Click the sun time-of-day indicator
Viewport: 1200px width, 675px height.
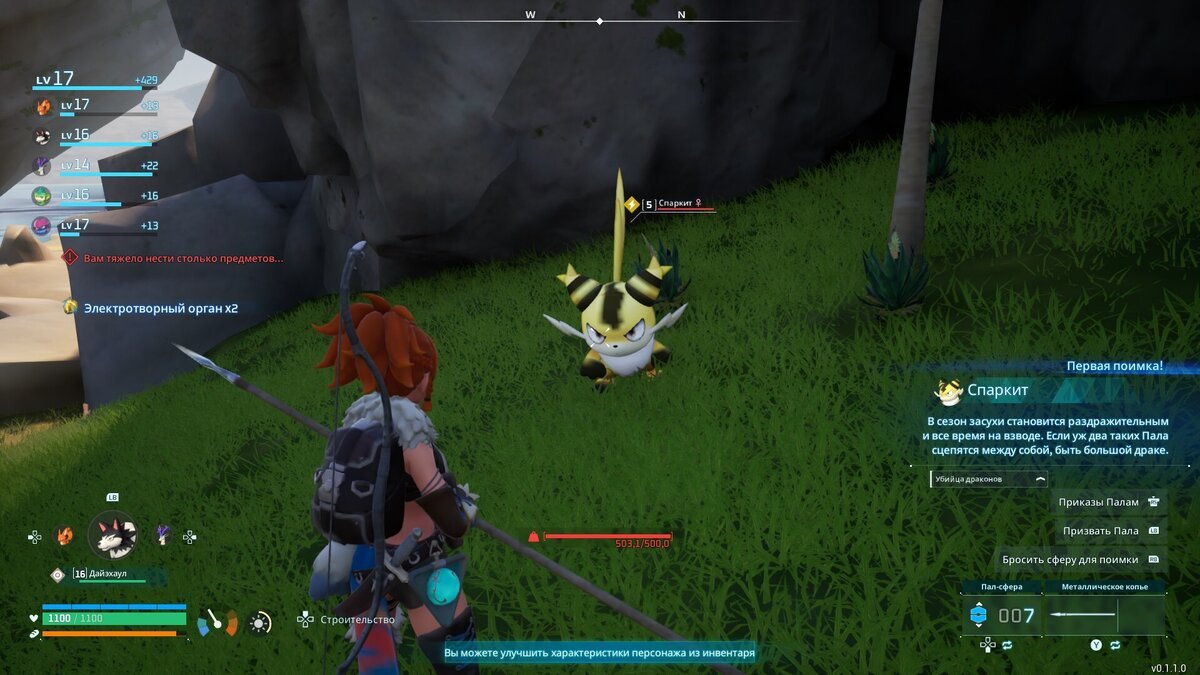click(260, 623)
